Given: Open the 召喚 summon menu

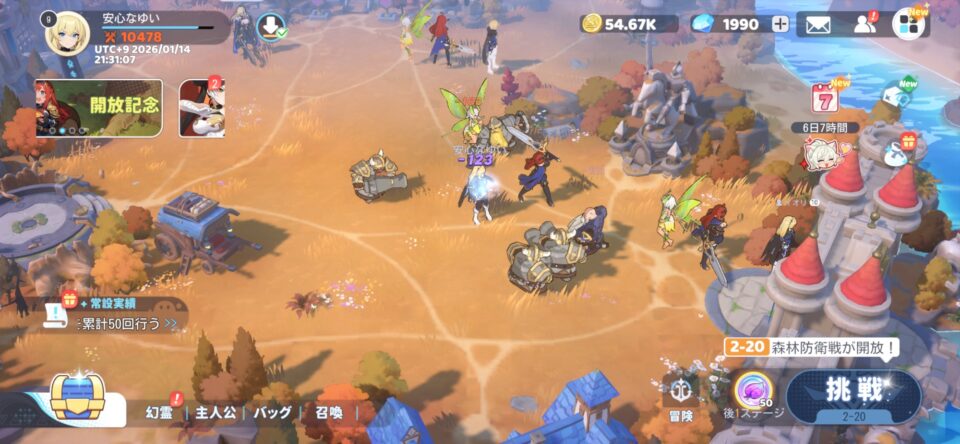Looking at the screenshot, I should (x=329, y=412).
